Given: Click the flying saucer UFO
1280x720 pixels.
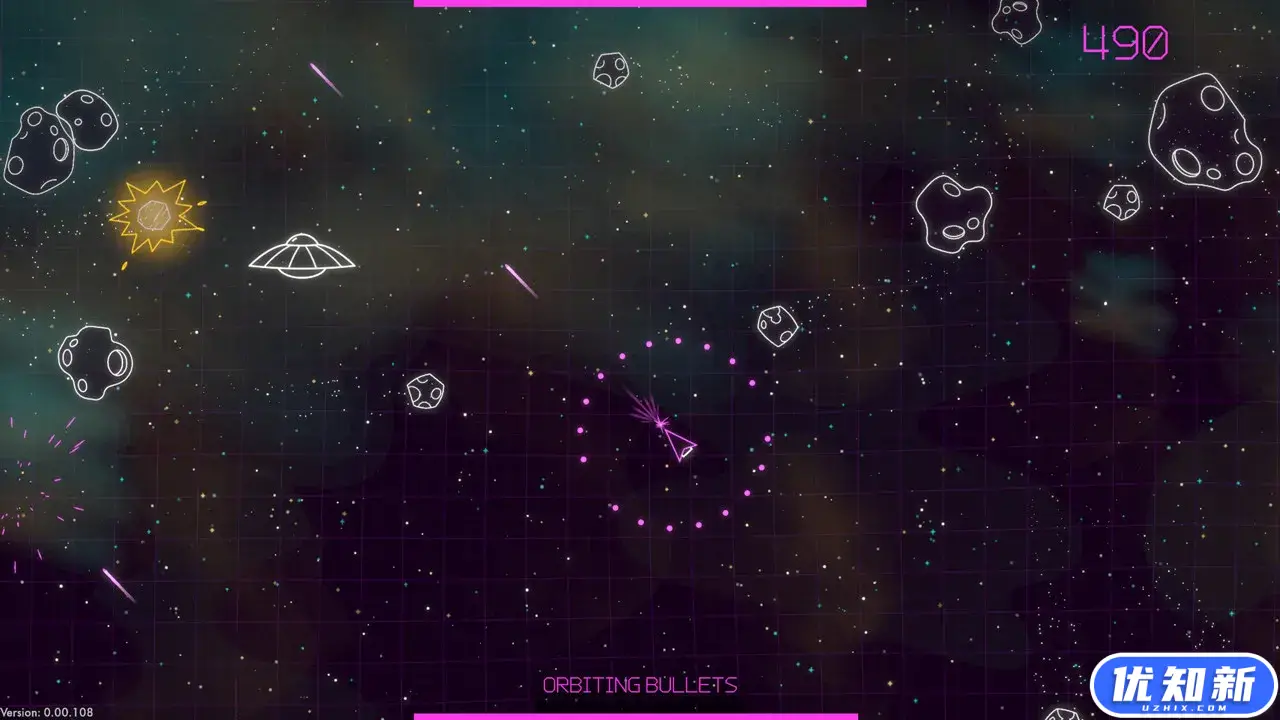Looking at the screenshot, I should coord(300,255).
